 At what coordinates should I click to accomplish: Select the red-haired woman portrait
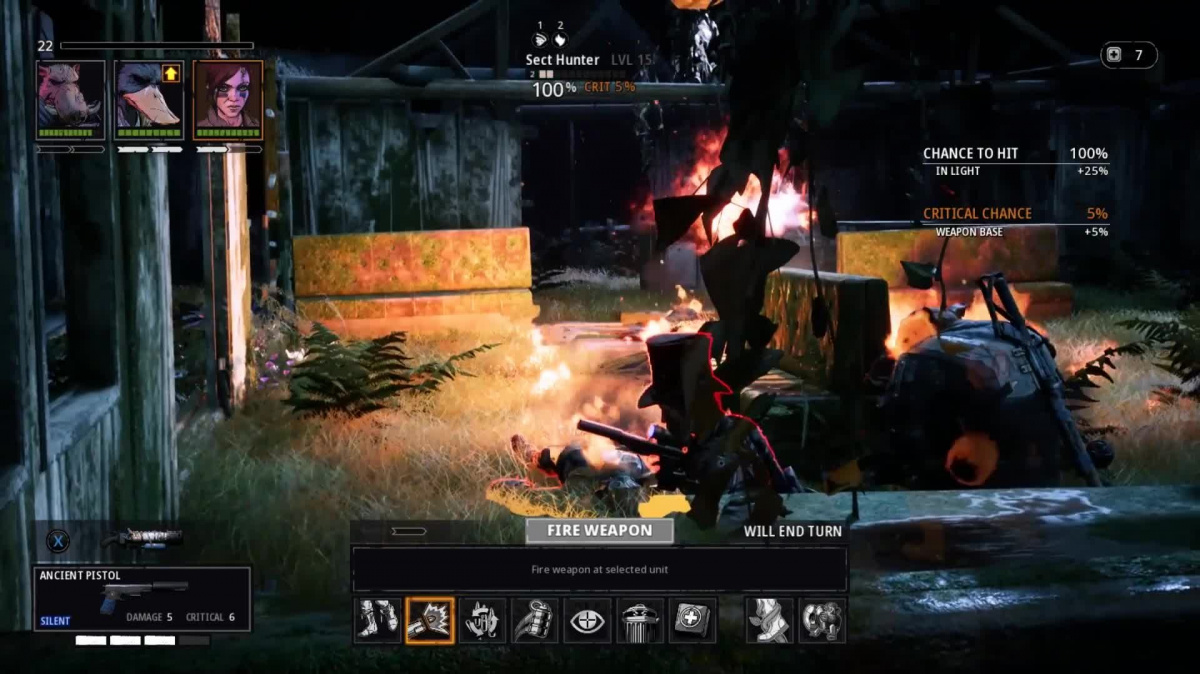(228, 99)
